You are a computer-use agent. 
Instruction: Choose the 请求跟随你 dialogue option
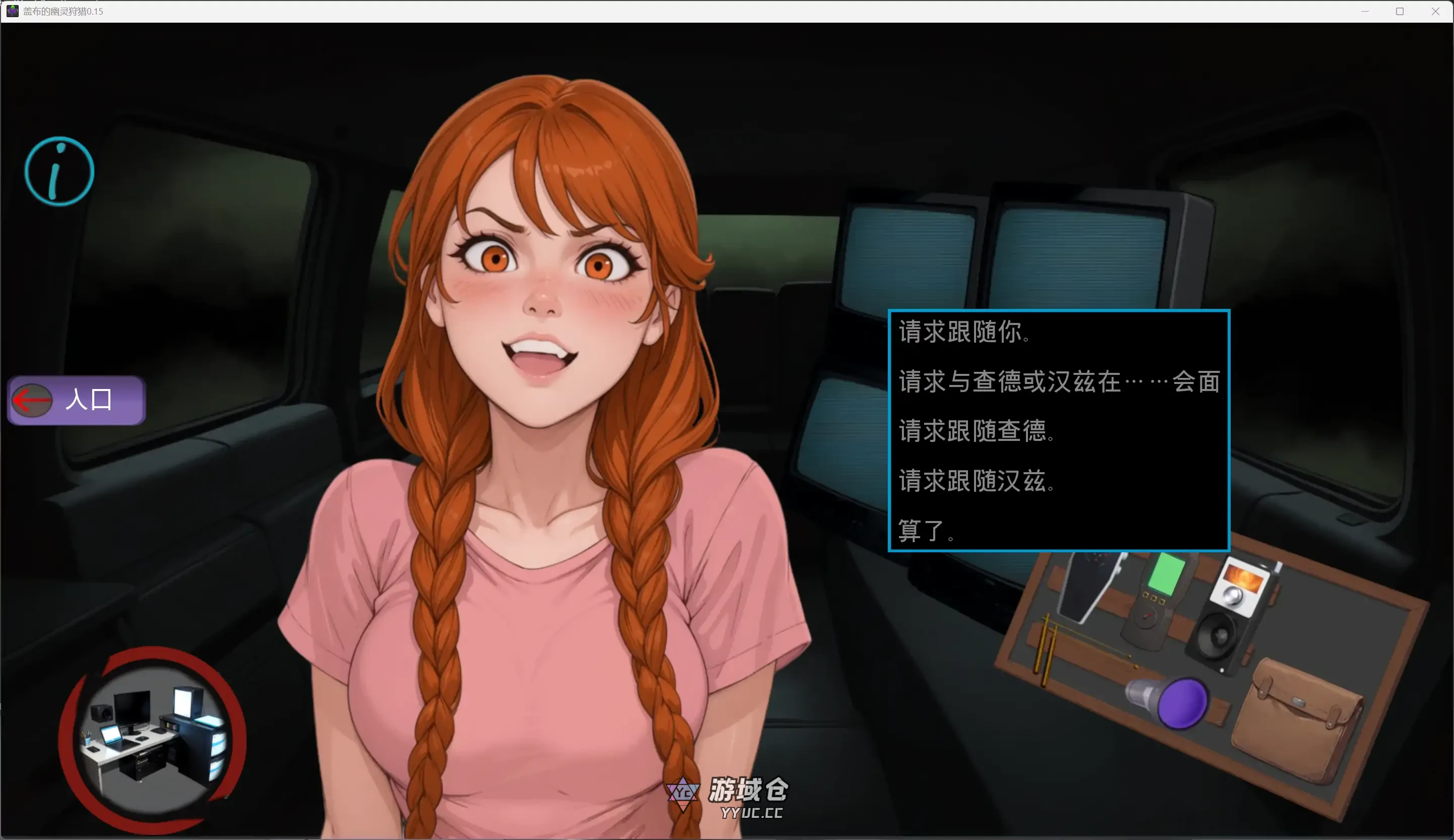965,332
